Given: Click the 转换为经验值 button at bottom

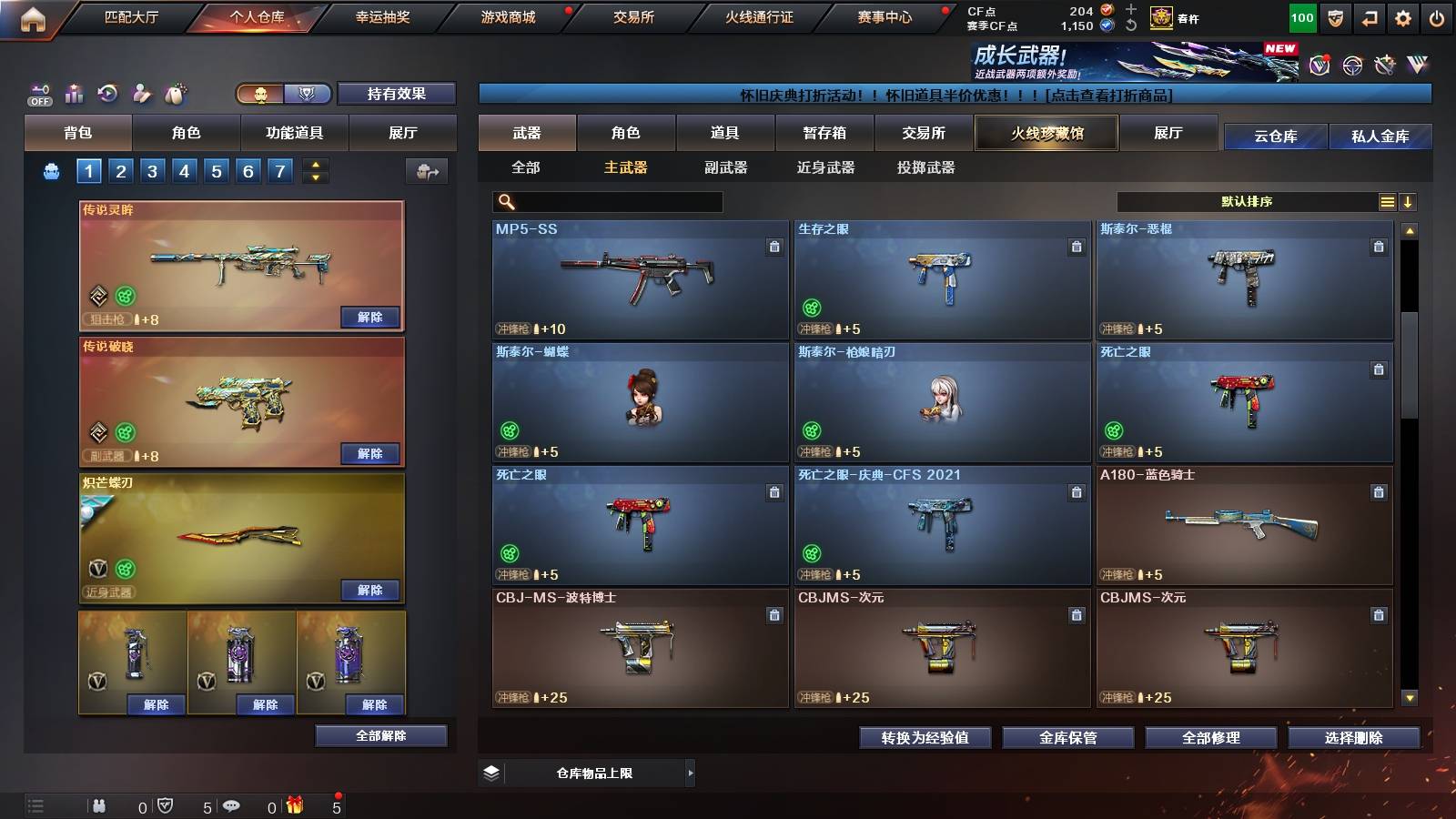Looking at the screenshot, I should (x=925, y=739).
